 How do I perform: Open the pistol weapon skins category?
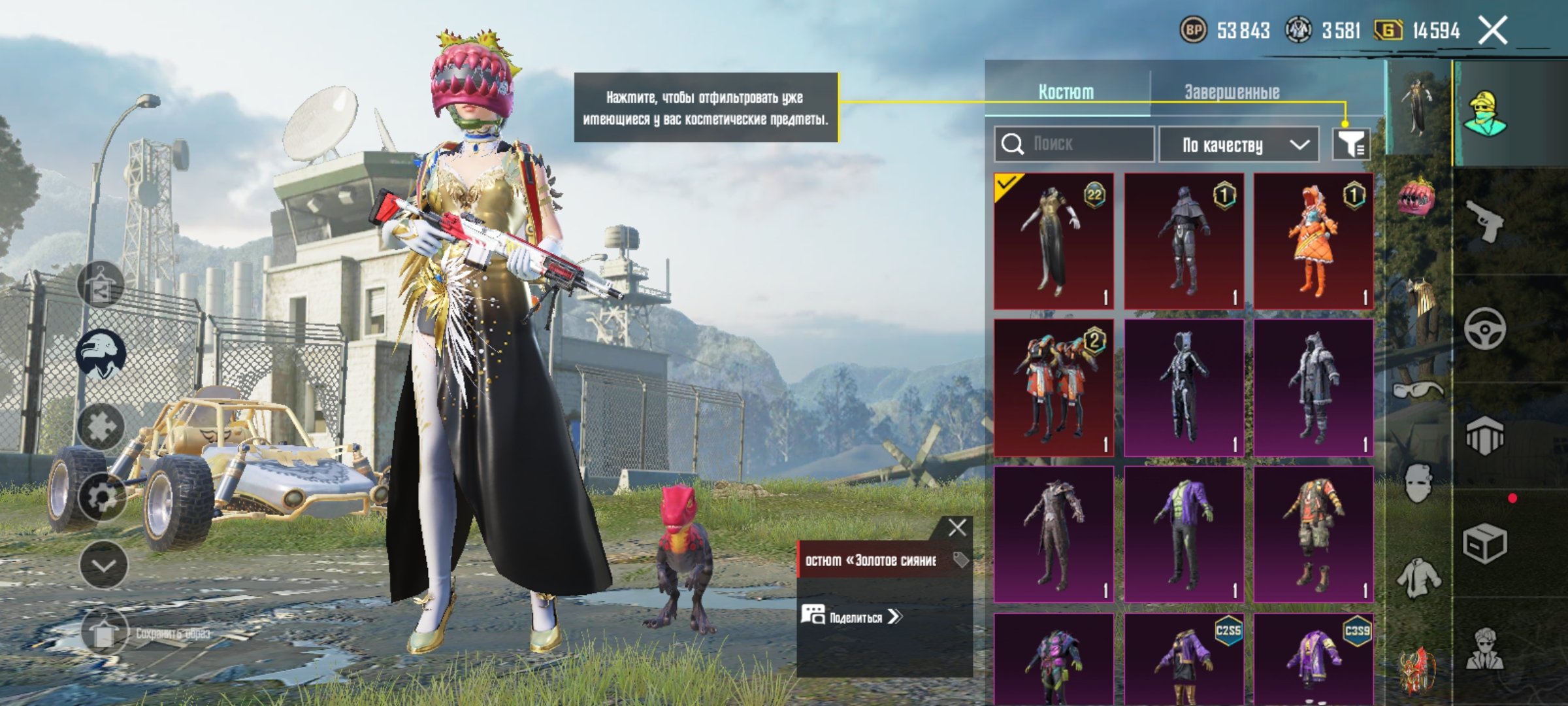(x=1484, y=221)
